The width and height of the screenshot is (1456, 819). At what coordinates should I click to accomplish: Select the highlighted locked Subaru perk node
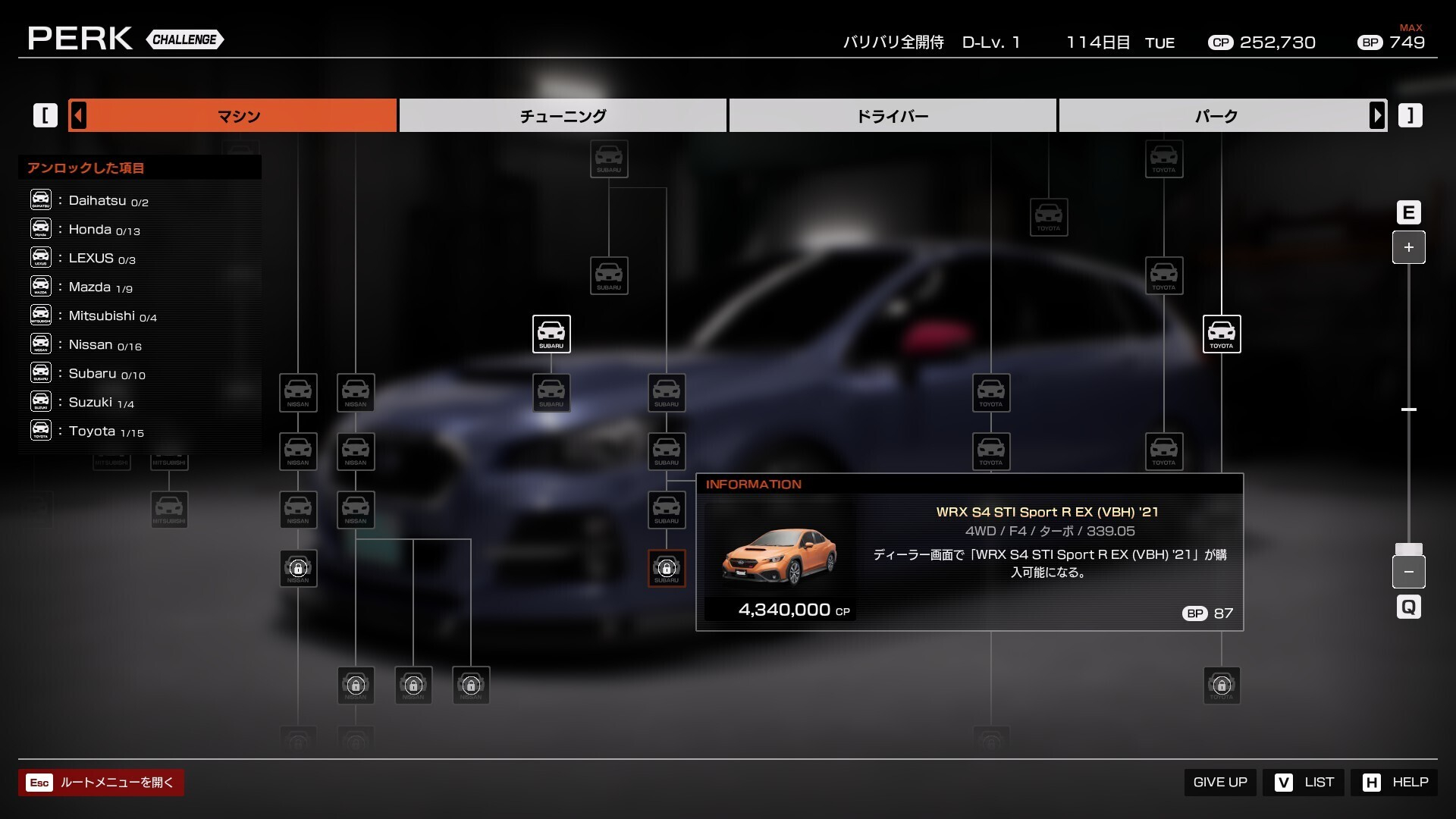tap(667, 568)
